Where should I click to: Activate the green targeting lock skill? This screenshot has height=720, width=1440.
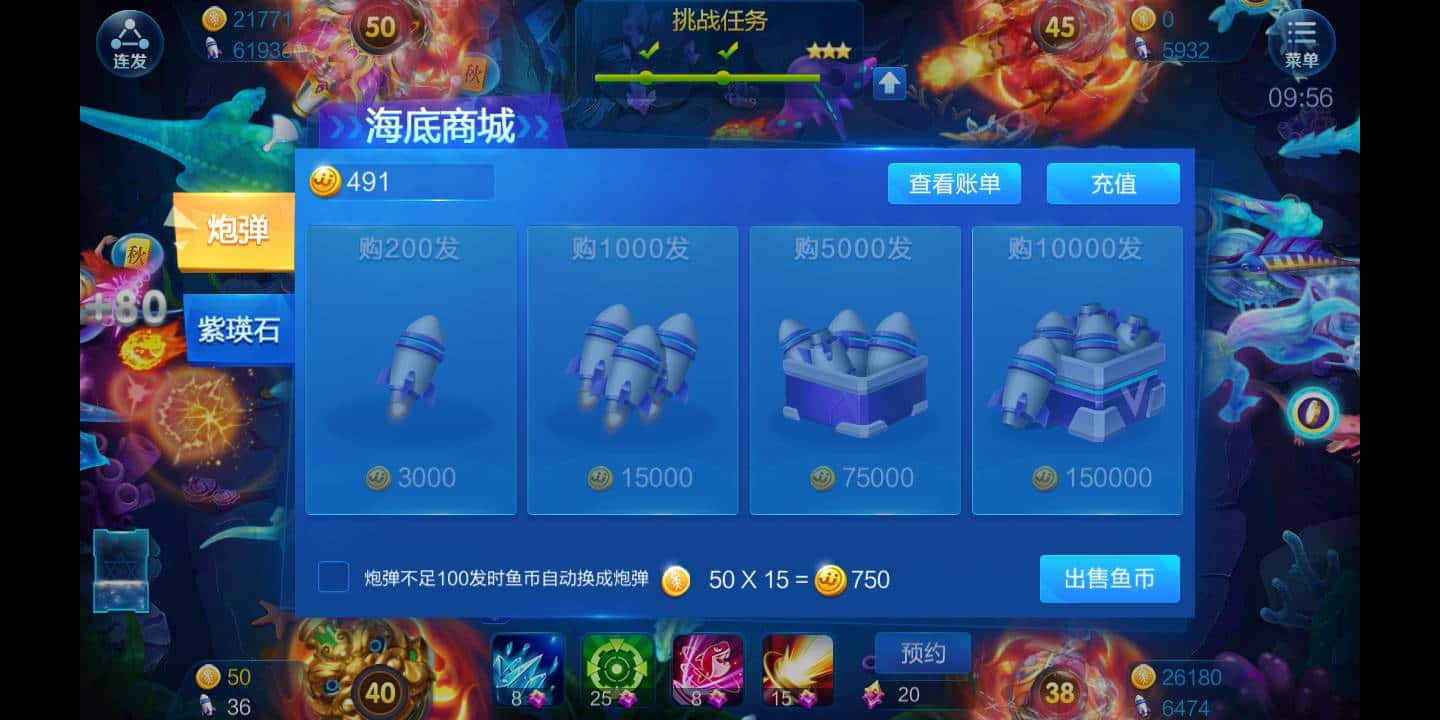(619, 668)
